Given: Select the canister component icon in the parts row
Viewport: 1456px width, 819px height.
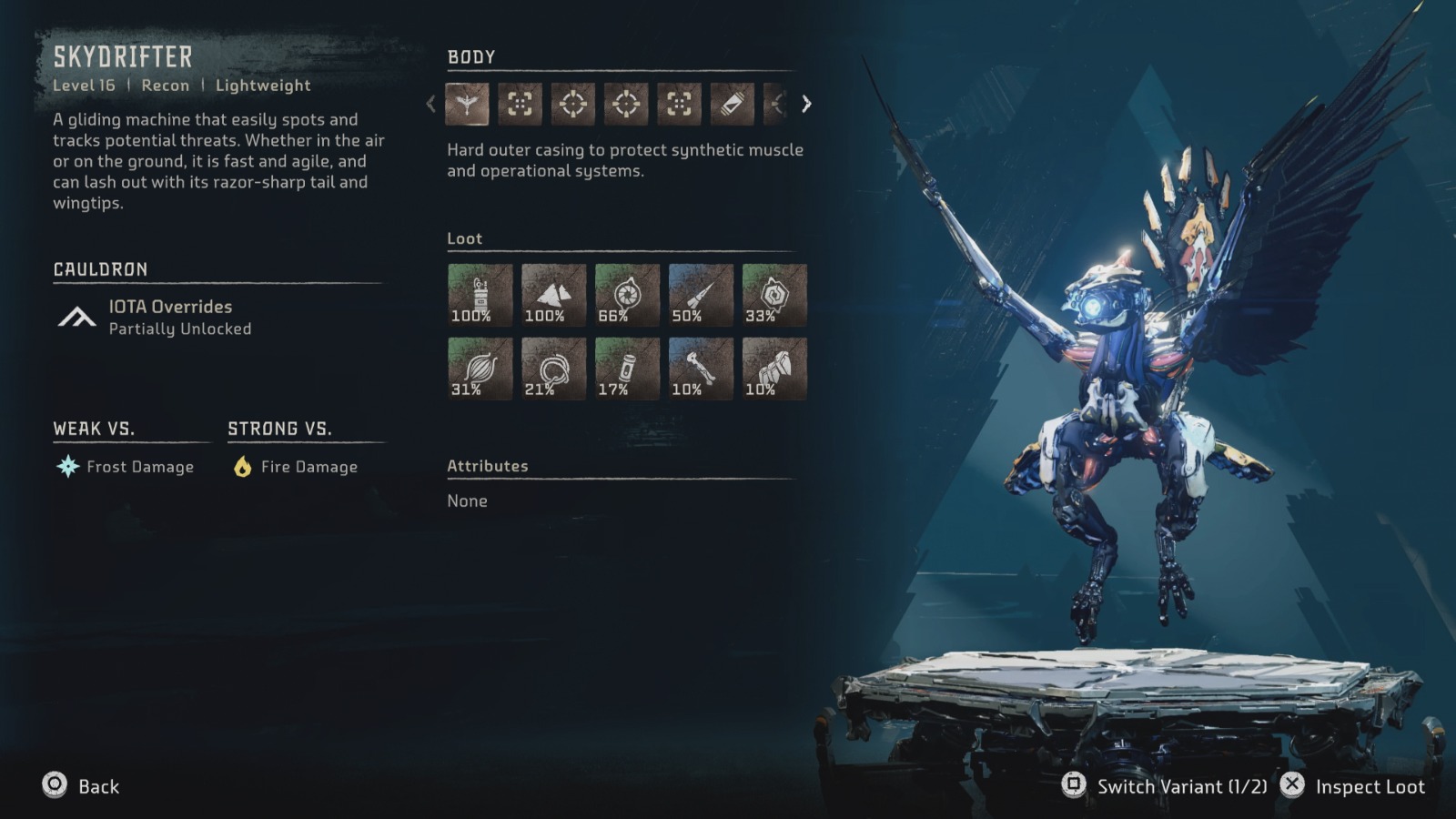Looking at the screenshot, I should tap(732, 104).
